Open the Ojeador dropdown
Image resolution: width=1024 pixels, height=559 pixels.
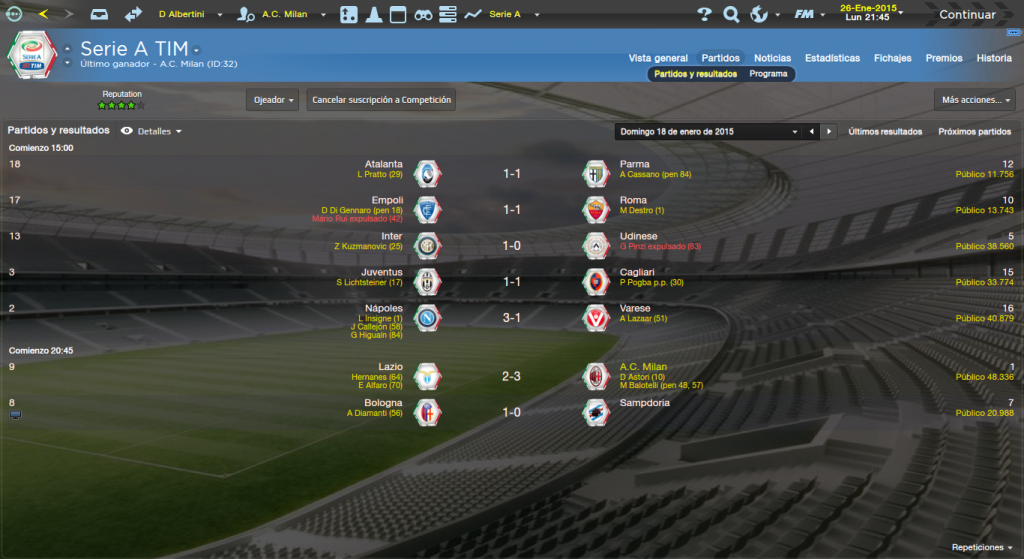273,100
